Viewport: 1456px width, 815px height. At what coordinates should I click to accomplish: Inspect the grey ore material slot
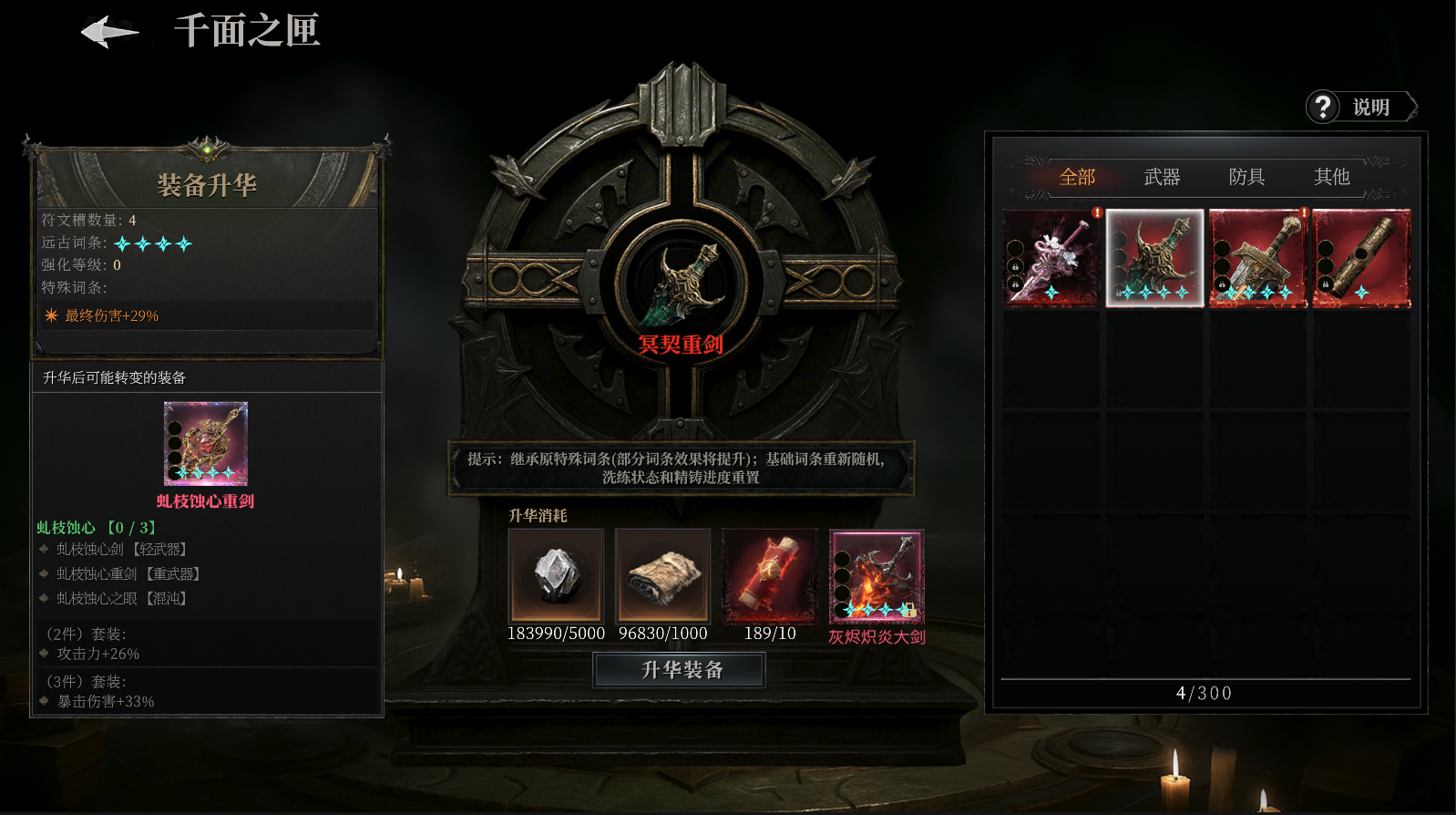pyautogui.click(x=556, y=576)
